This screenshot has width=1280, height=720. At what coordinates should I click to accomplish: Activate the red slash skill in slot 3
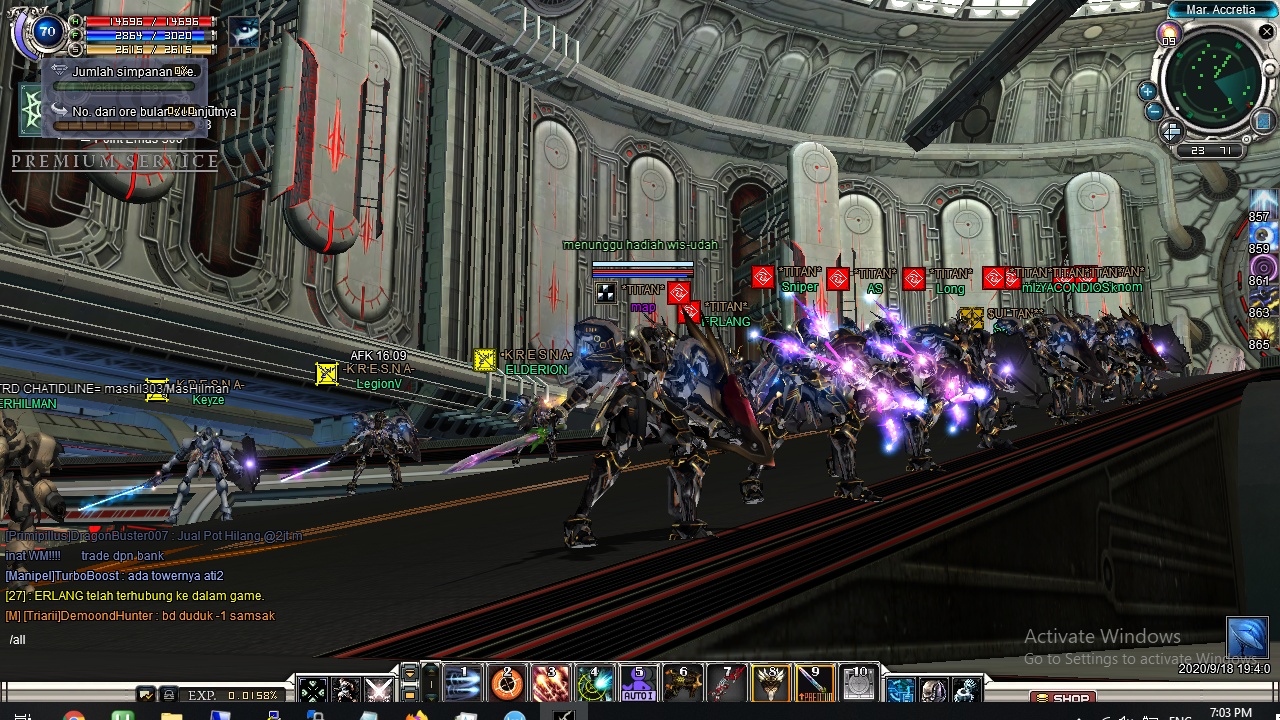551,683
